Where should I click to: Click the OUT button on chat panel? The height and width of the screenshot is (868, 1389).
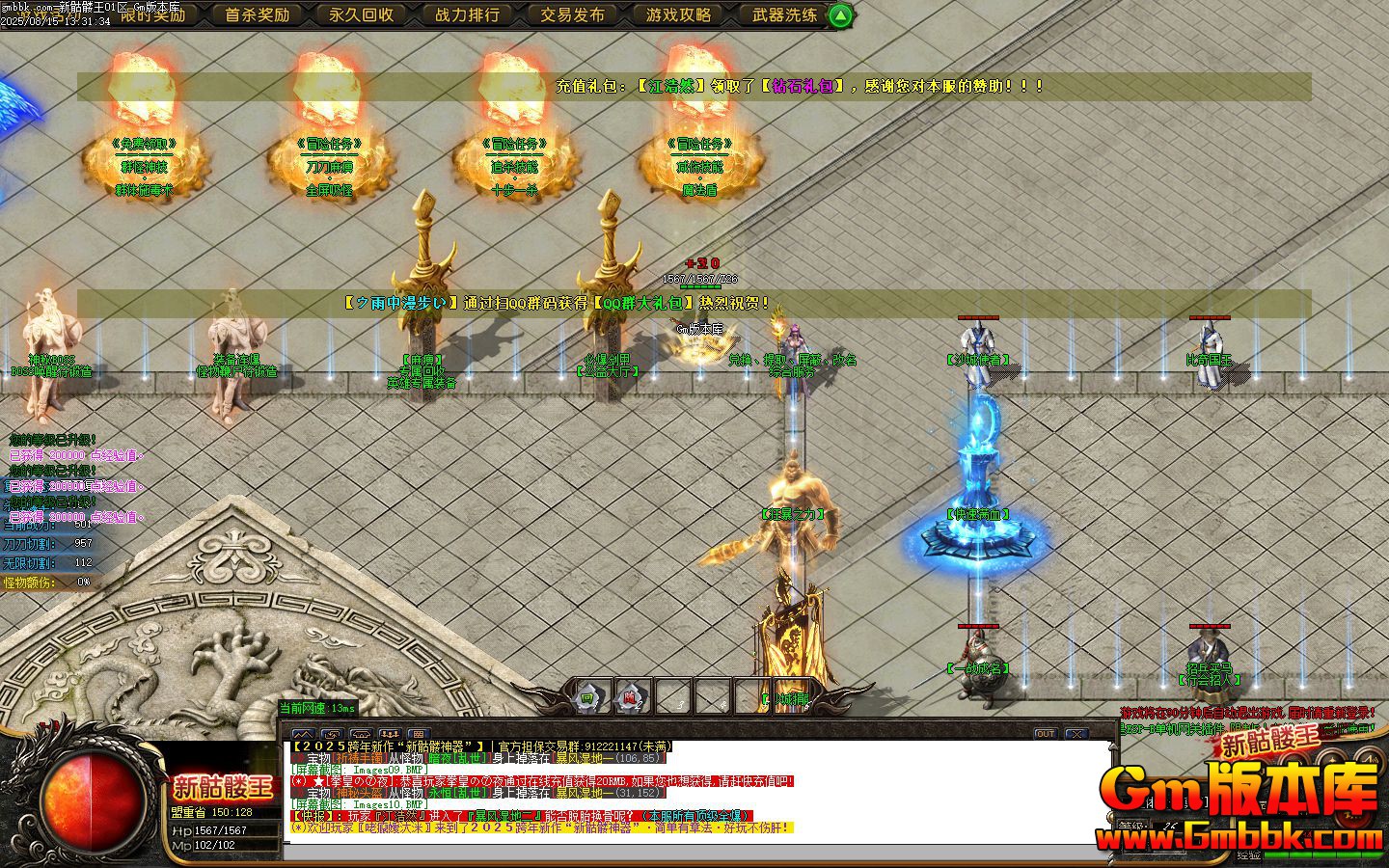[1046, 734]
